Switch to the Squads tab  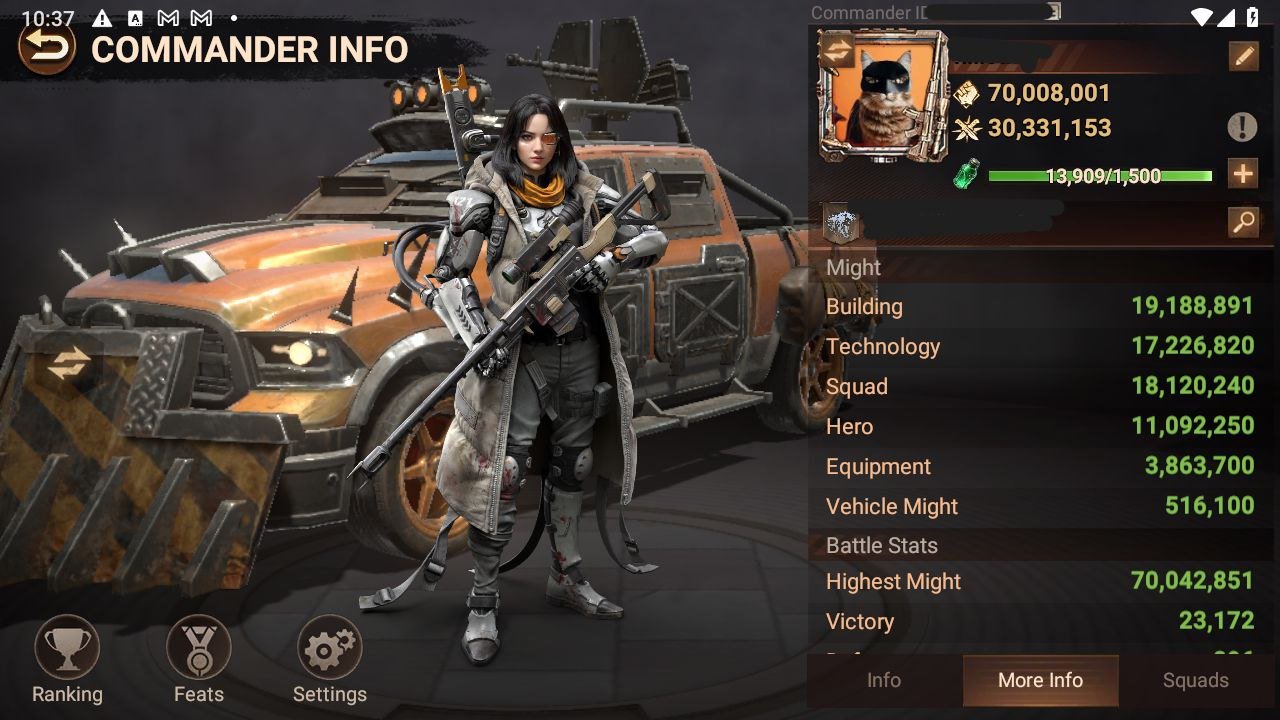1196,681
